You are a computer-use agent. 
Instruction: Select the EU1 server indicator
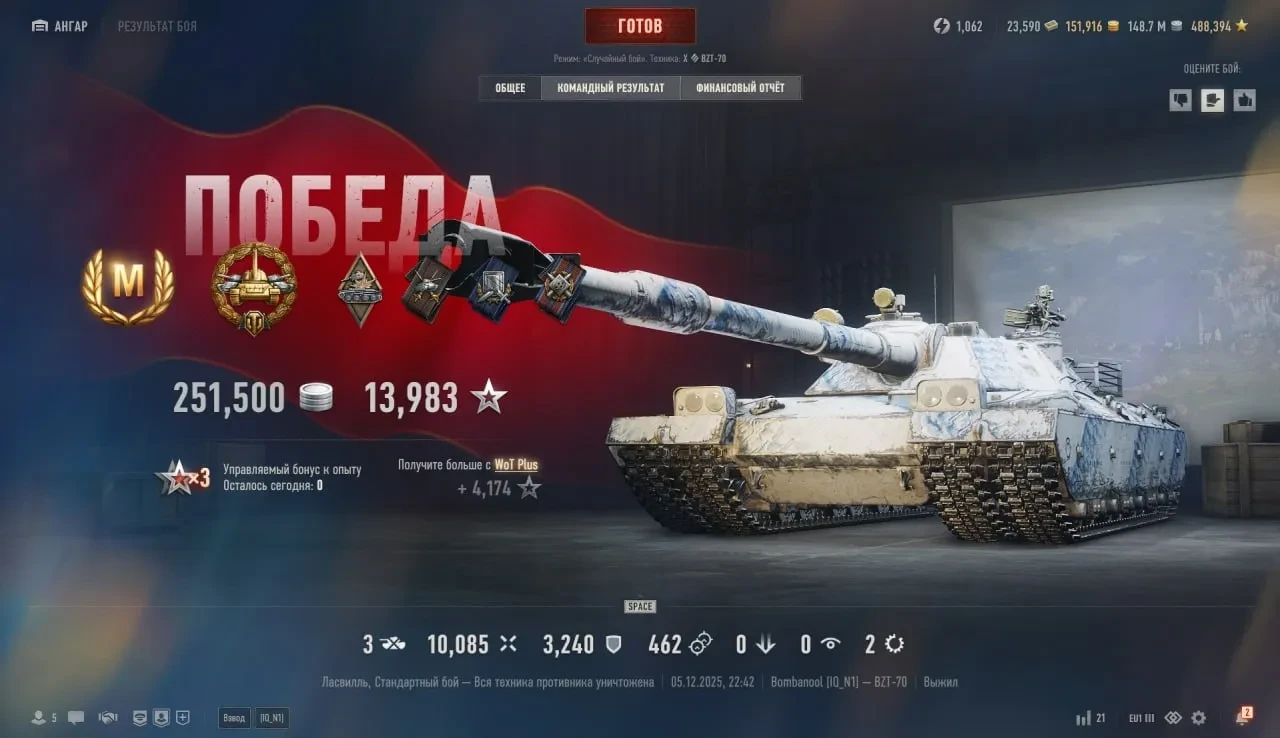(1140, 718)
